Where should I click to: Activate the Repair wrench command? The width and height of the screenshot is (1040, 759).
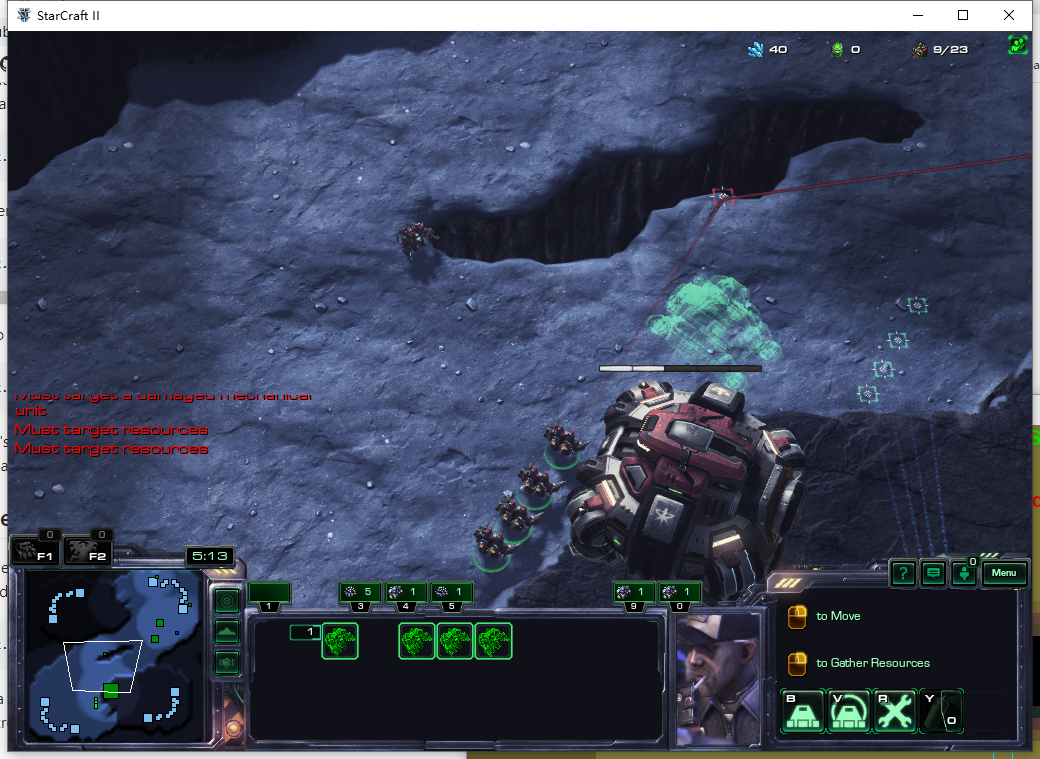tap(895, 711)
